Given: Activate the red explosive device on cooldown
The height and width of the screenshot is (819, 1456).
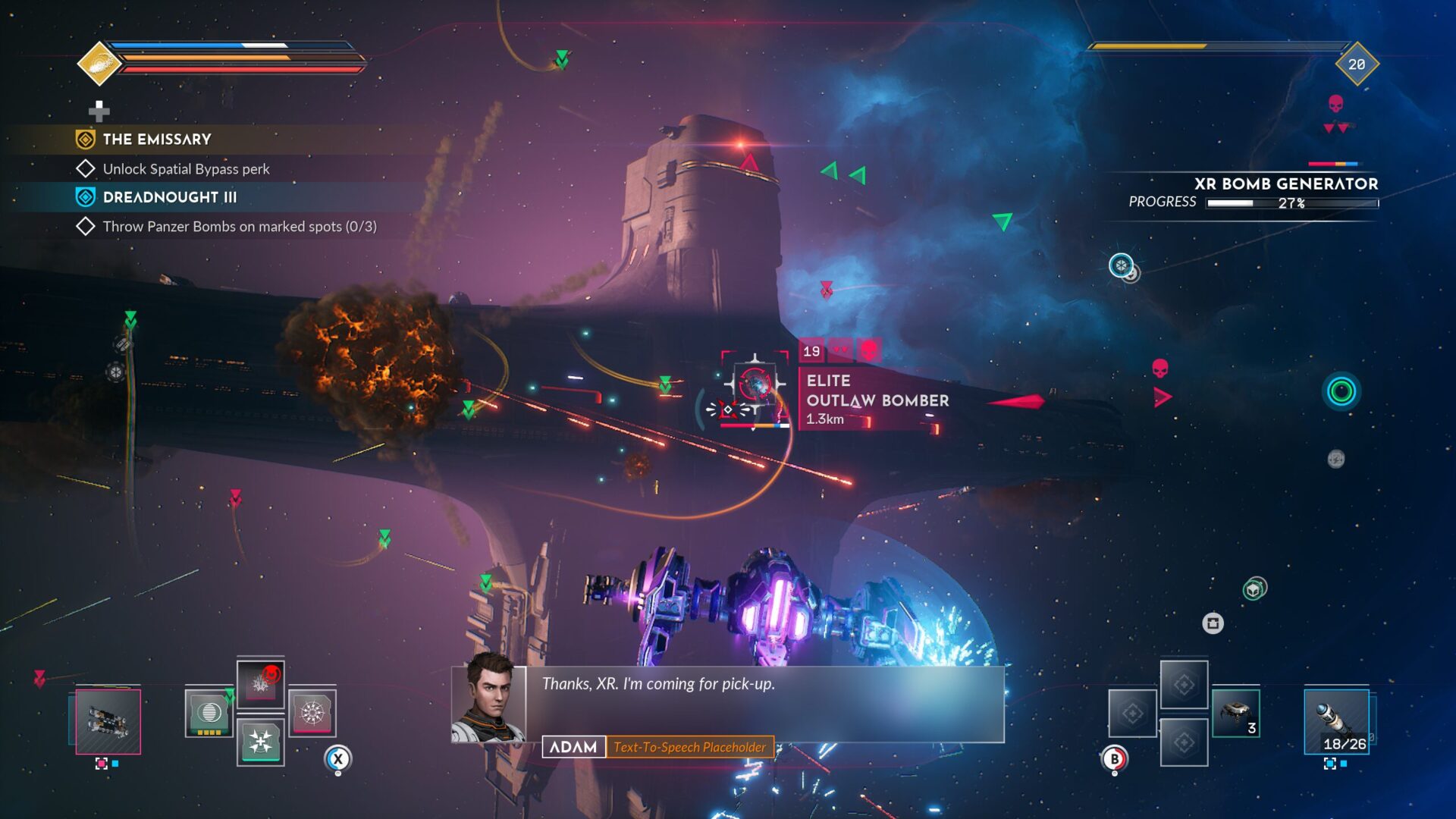Looking at the screenshot, I should click(261, 686).
